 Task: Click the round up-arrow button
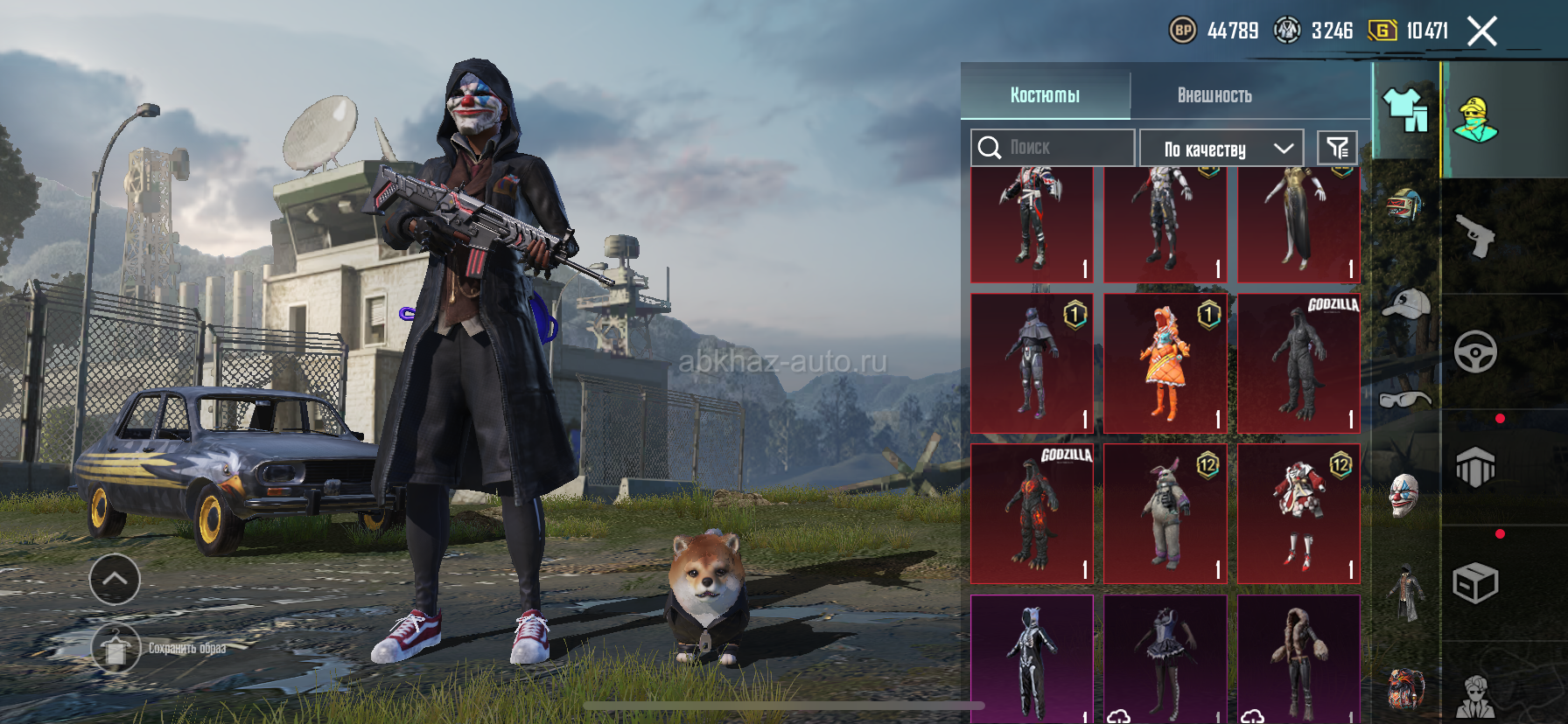[115, 579]
